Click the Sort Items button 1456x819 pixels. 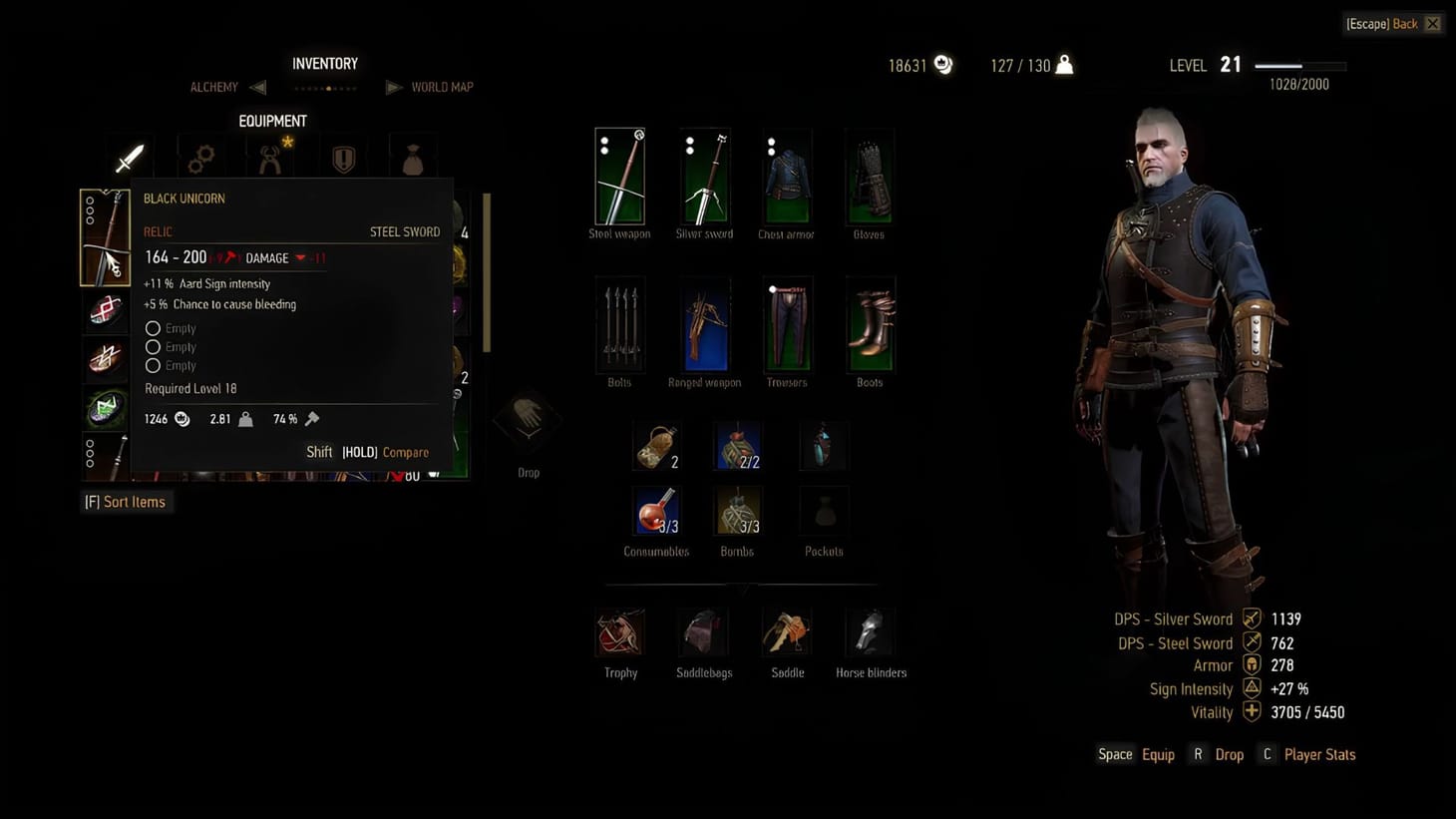[x=127, y=502]
